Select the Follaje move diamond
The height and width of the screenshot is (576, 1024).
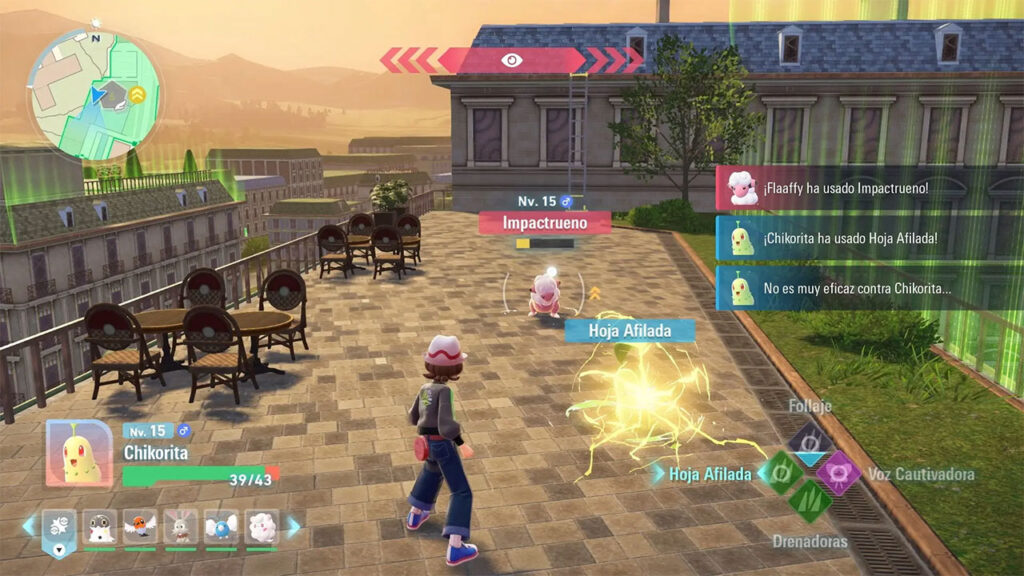coord(809,442)
